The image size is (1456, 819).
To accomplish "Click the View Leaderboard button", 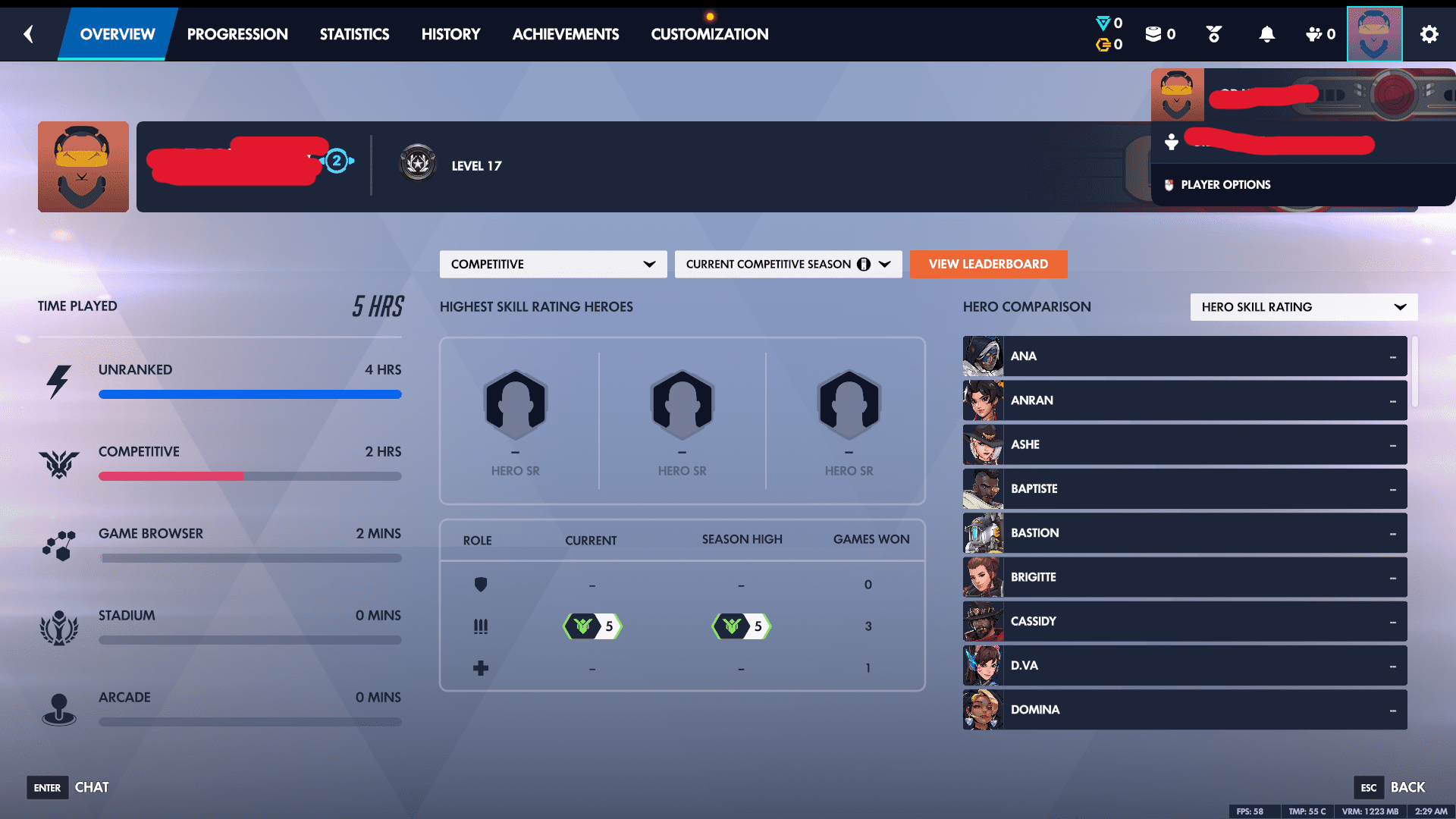I will click(x=988, y=264).
